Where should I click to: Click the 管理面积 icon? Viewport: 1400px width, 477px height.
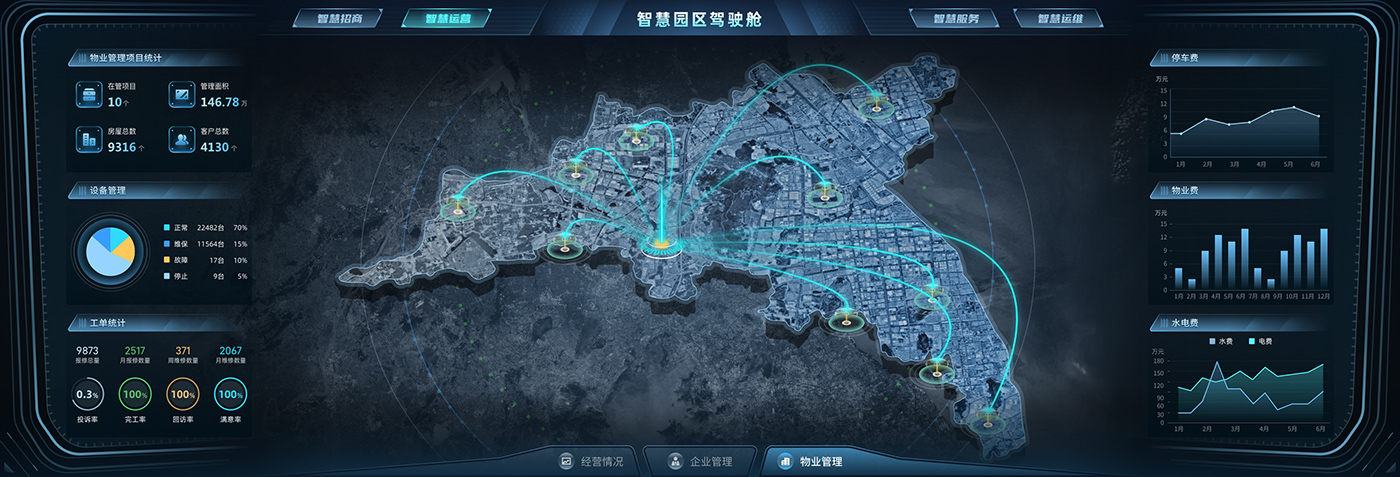[182, 95]
